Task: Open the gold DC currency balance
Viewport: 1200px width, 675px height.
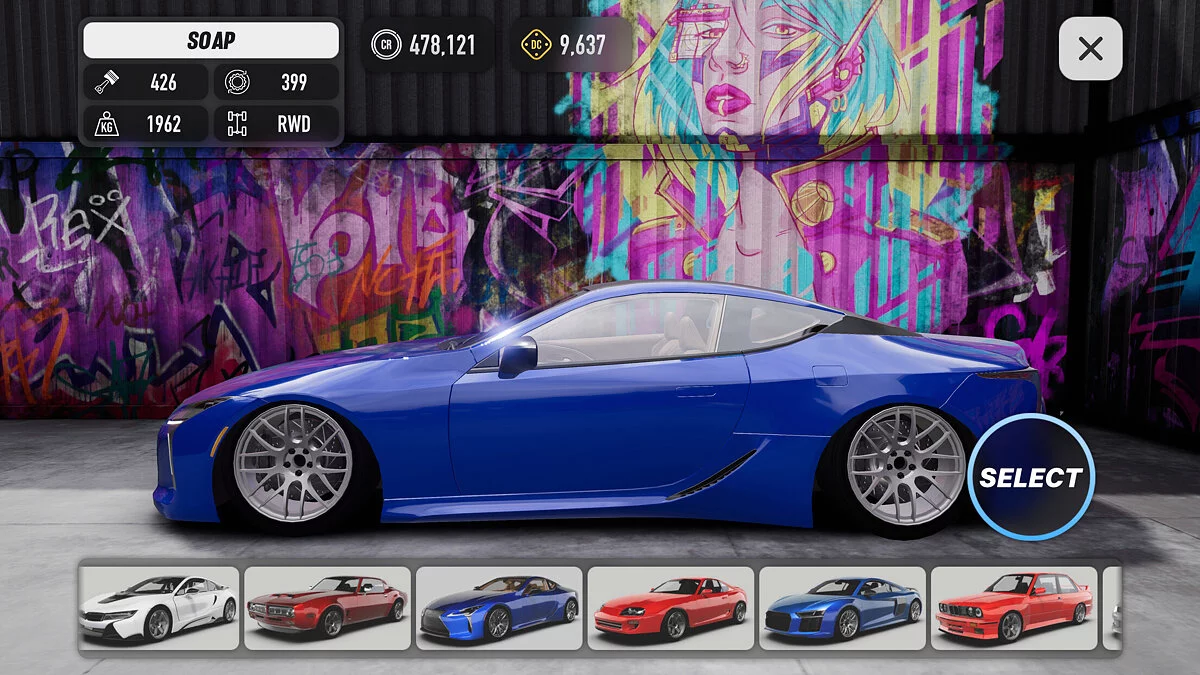Action: (x=569, y=44)
